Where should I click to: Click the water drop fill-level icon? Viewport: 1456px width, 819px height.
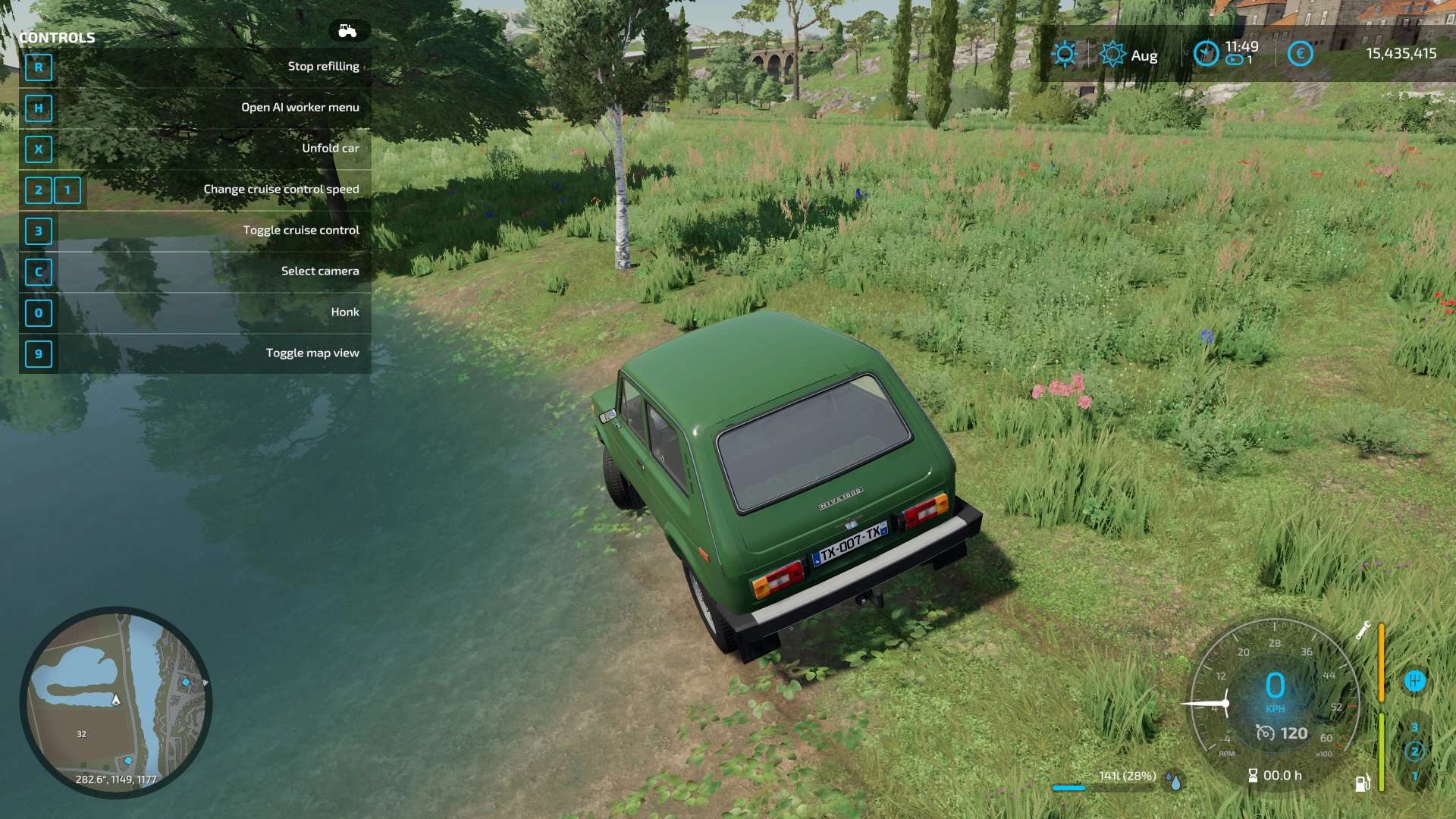(1175, 781)
